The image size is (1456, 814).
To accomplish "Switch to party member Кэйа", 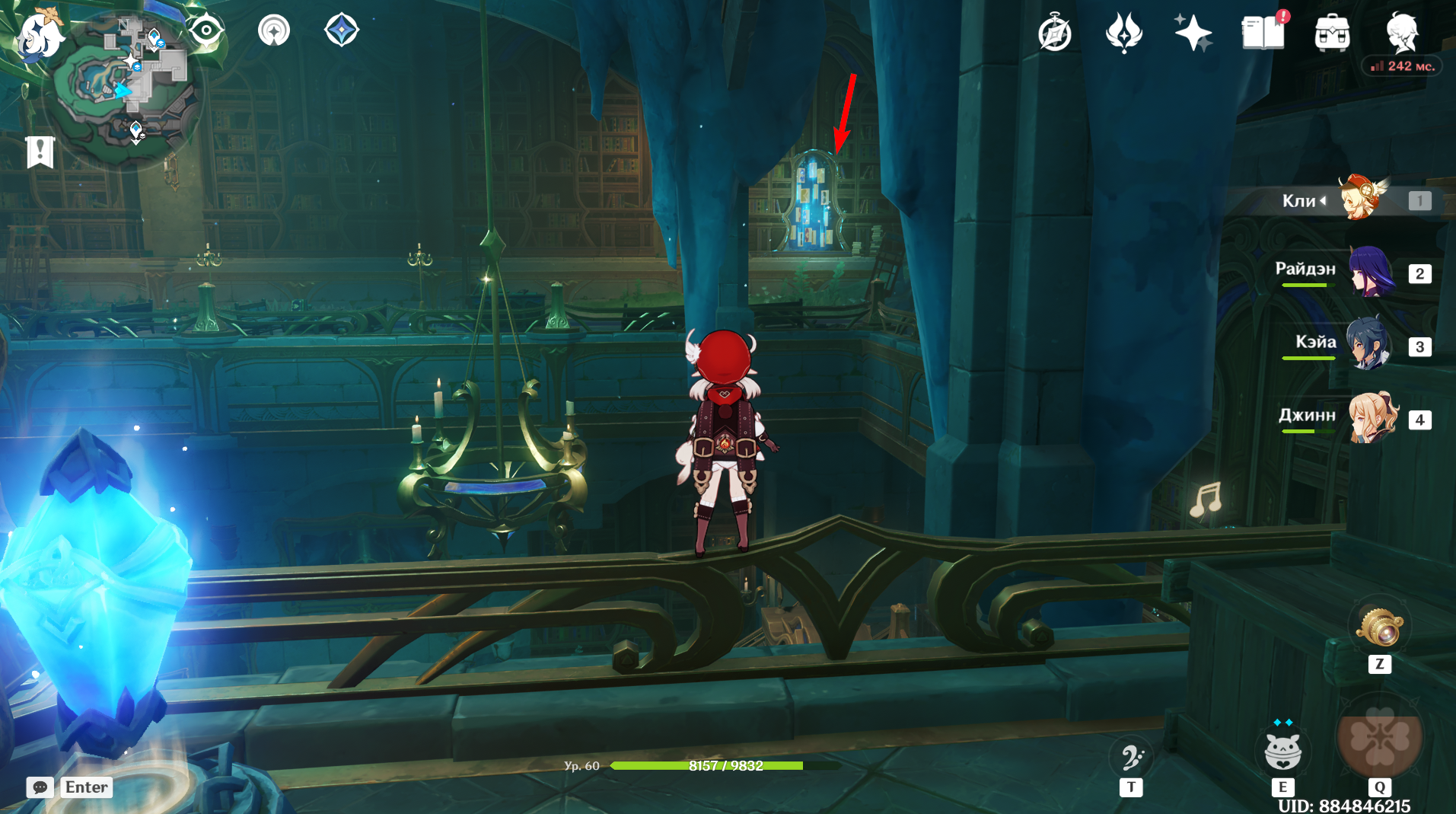I will 1368,344.
